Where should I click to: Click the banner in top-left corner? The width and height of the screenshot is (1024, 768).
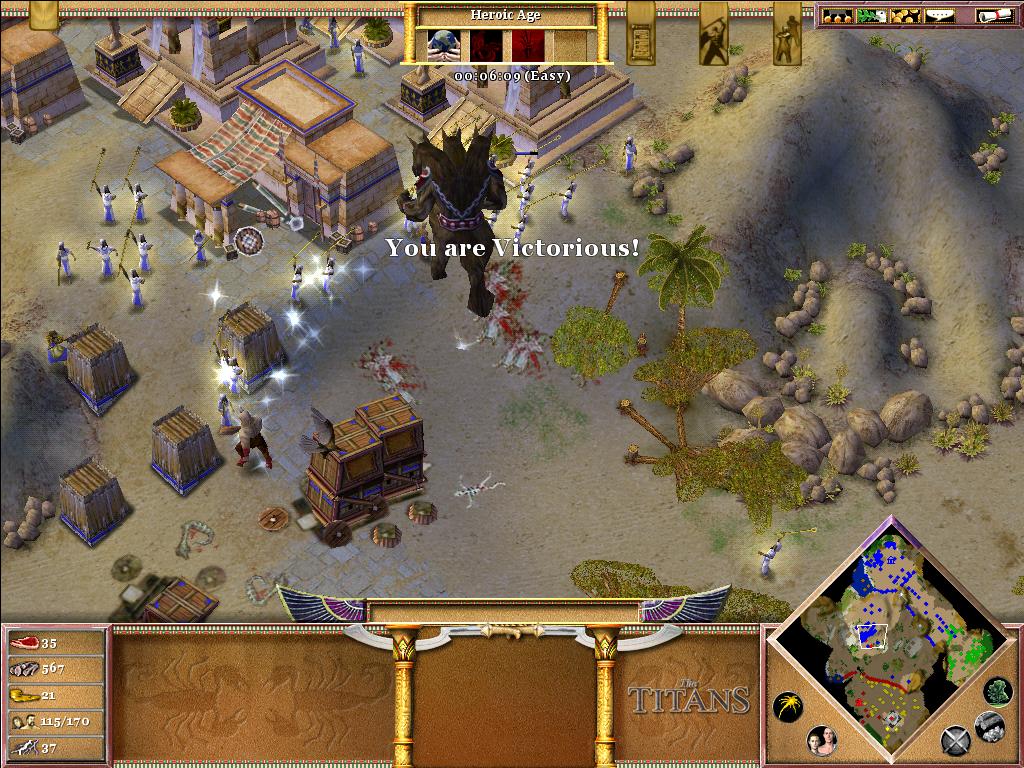click(x=44, y=14)
